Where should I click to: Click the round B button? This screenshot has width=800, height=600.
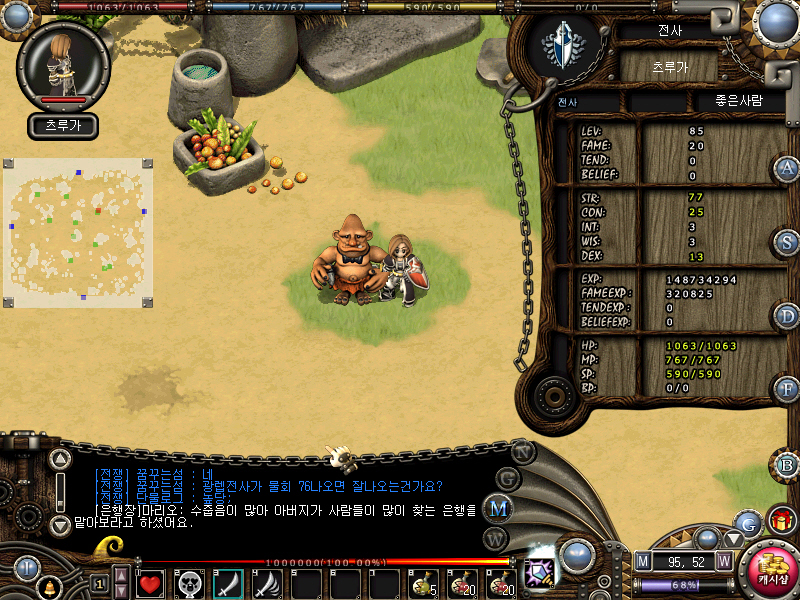[x=787, y=465]
